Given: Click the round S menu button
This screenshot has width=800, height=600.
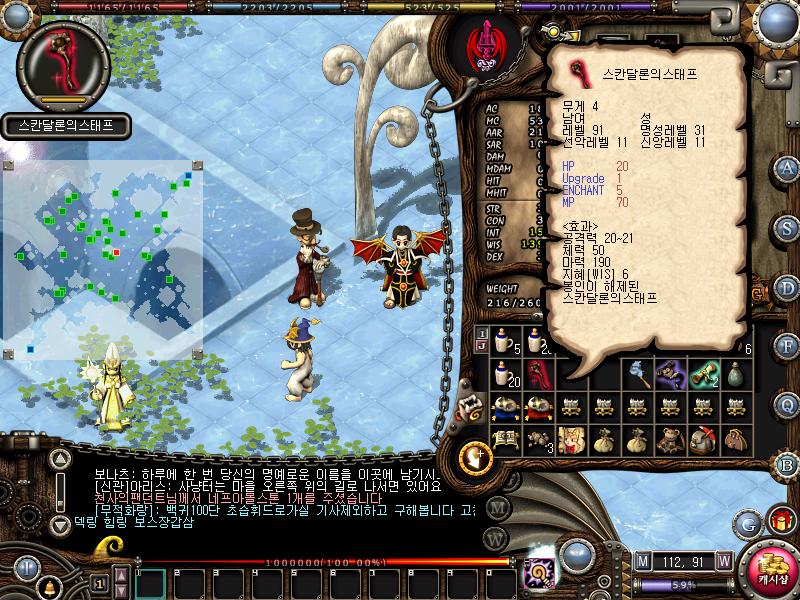Looking at the screenshot, I should 787,226.
